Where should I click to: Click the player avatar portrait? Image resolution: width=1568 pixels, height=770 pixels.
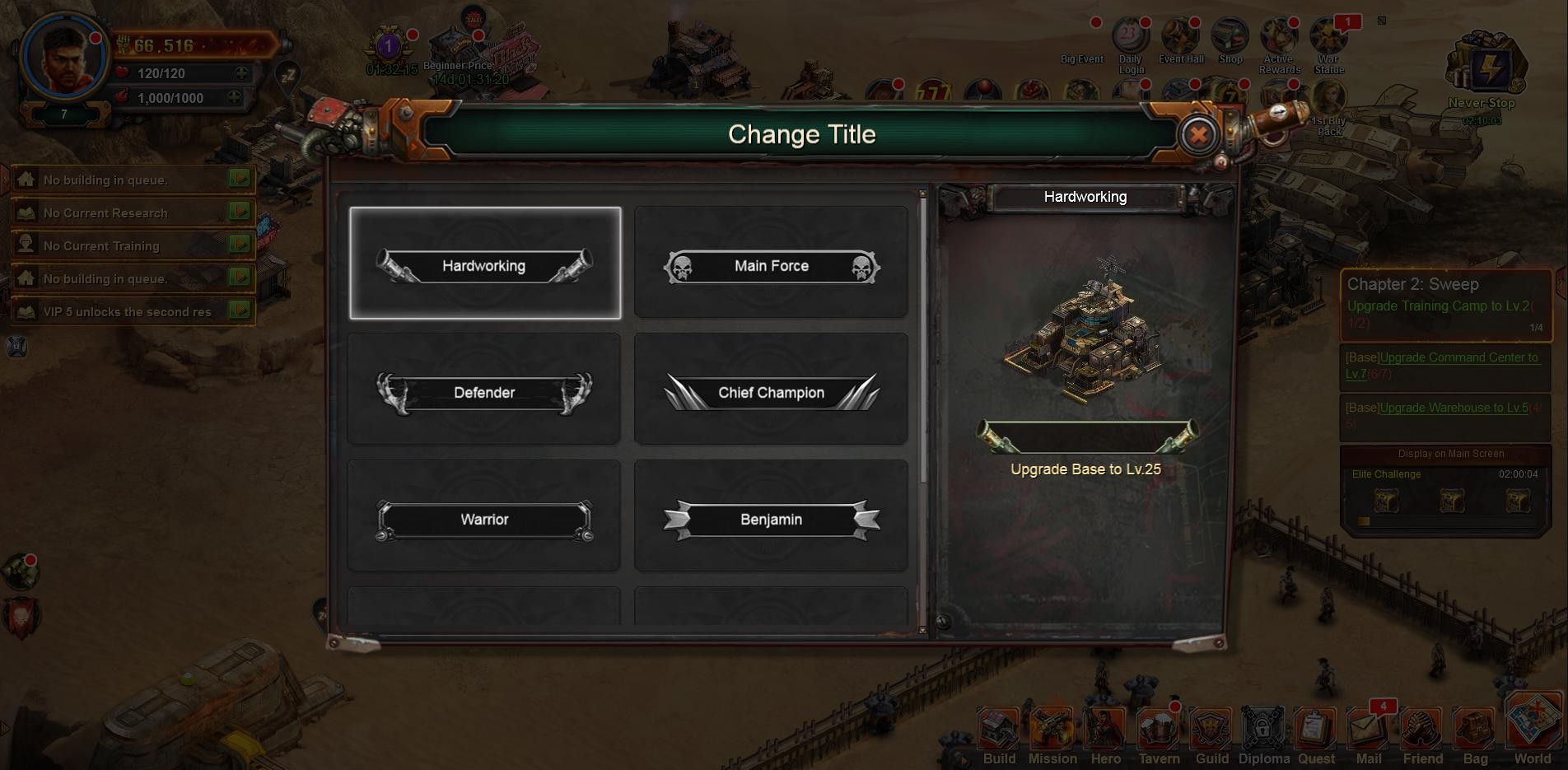pos(64,56)
